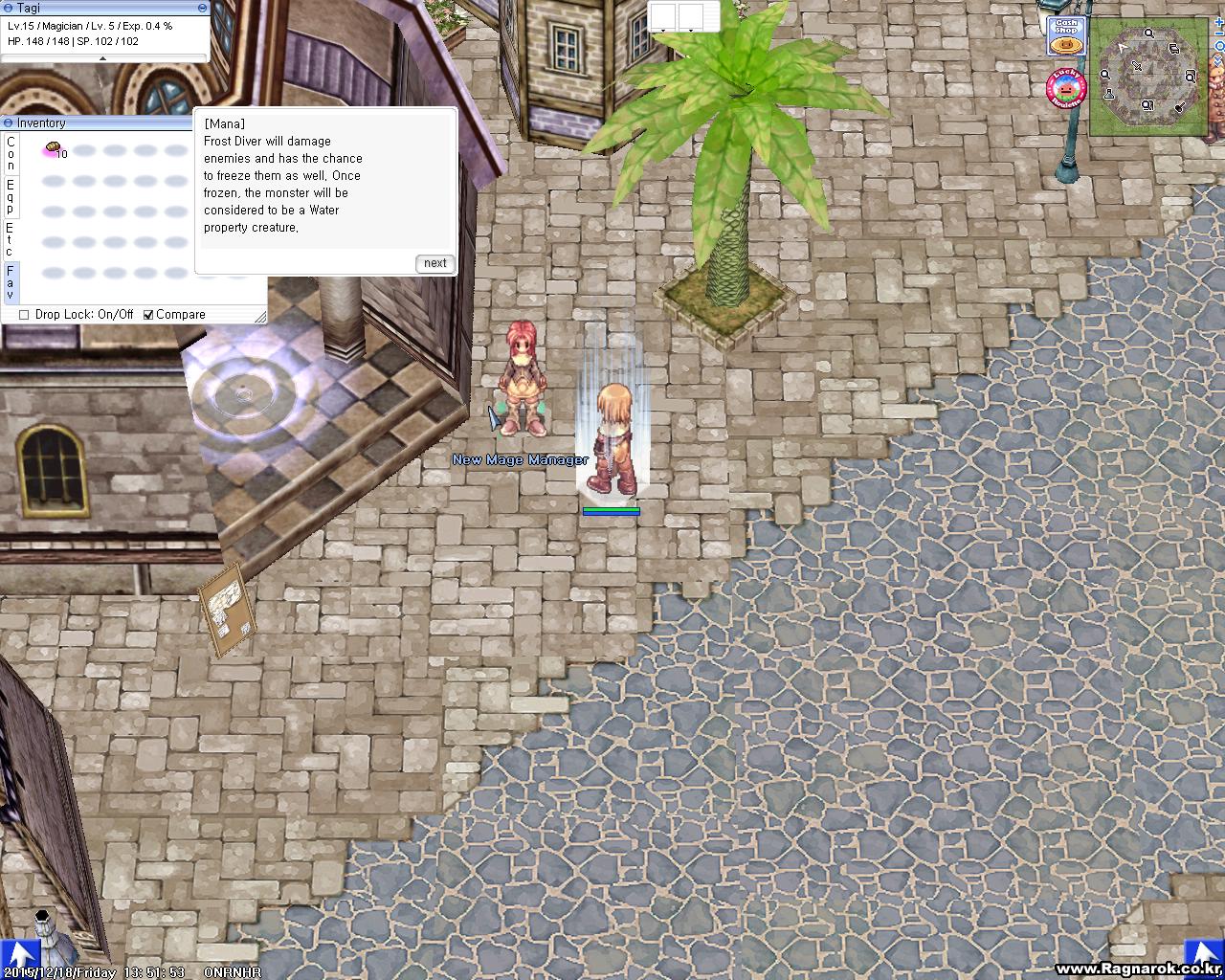Open the Cash Shop
1225x980 pixels.
point(1065,35)
